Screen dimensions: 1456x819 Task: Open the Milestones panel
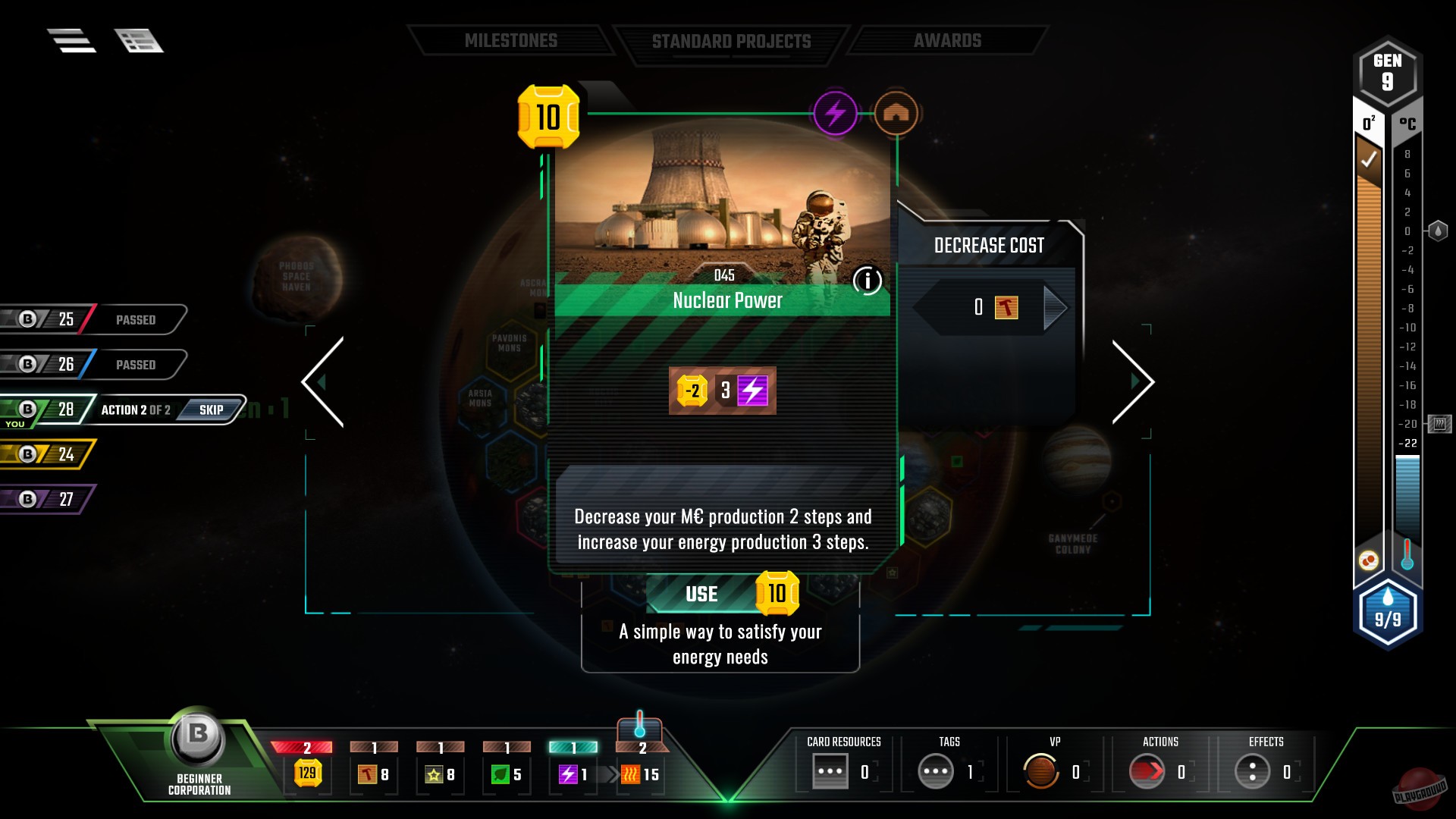pyautogui.click(x=512, y=40)
